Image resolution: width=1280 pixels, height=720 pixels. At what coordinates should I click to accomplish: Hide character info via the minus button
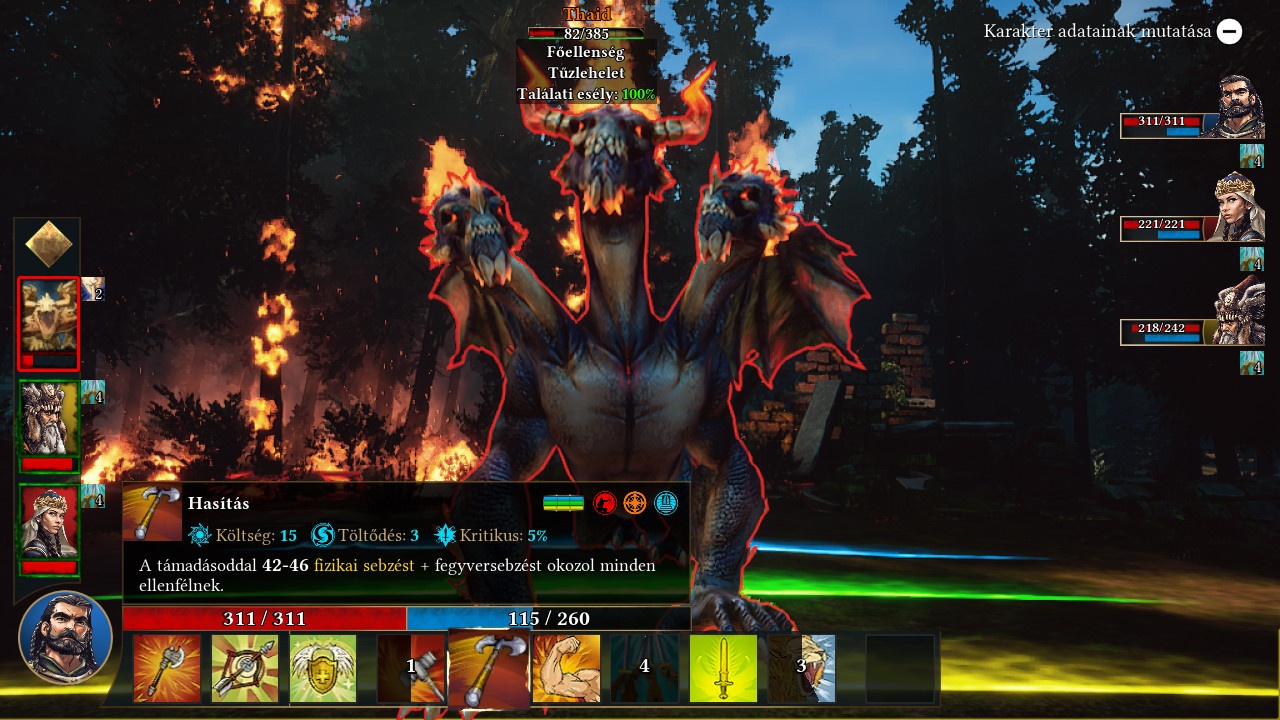coord(1230,31)
